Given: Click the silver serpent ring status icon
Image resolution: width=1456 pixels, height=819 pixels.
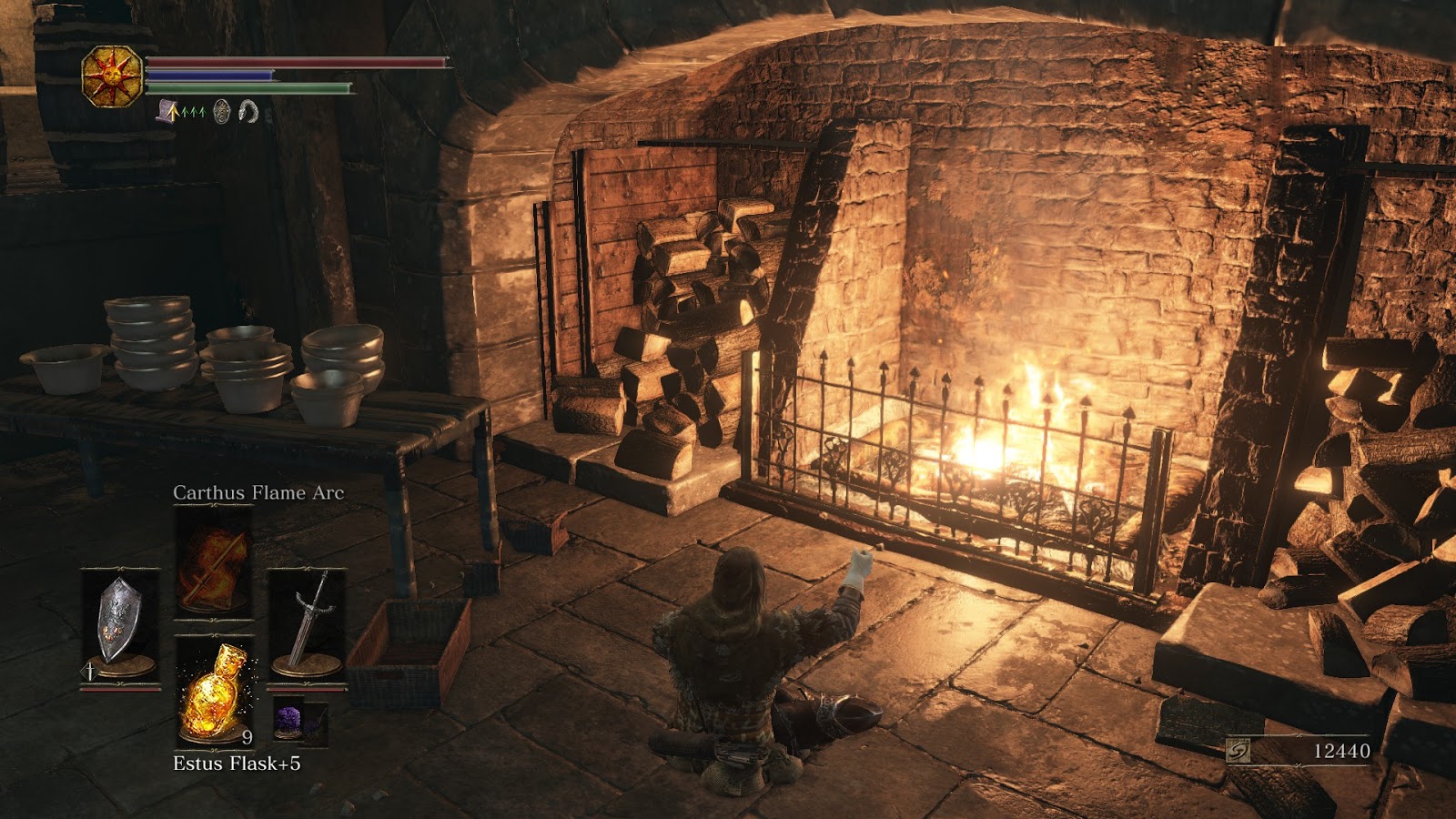Looking at the screenshot, I should tap(248, 112).
